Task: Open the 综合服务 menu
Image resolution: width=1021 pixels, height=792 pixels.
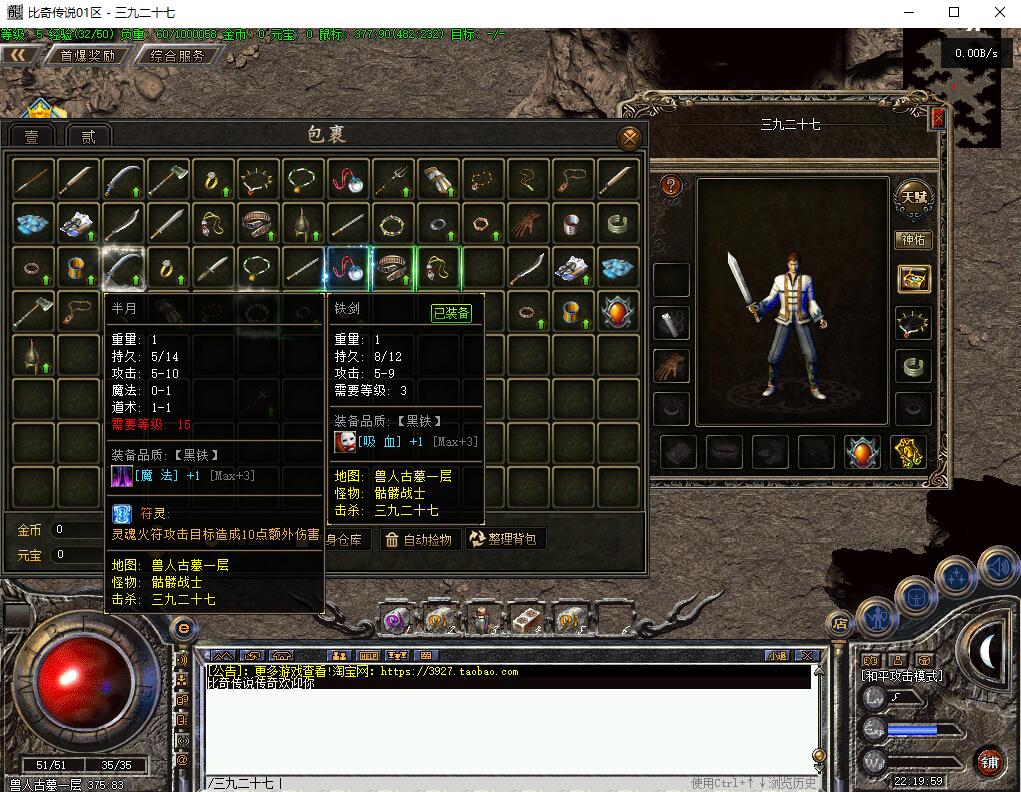Action: 177,56
